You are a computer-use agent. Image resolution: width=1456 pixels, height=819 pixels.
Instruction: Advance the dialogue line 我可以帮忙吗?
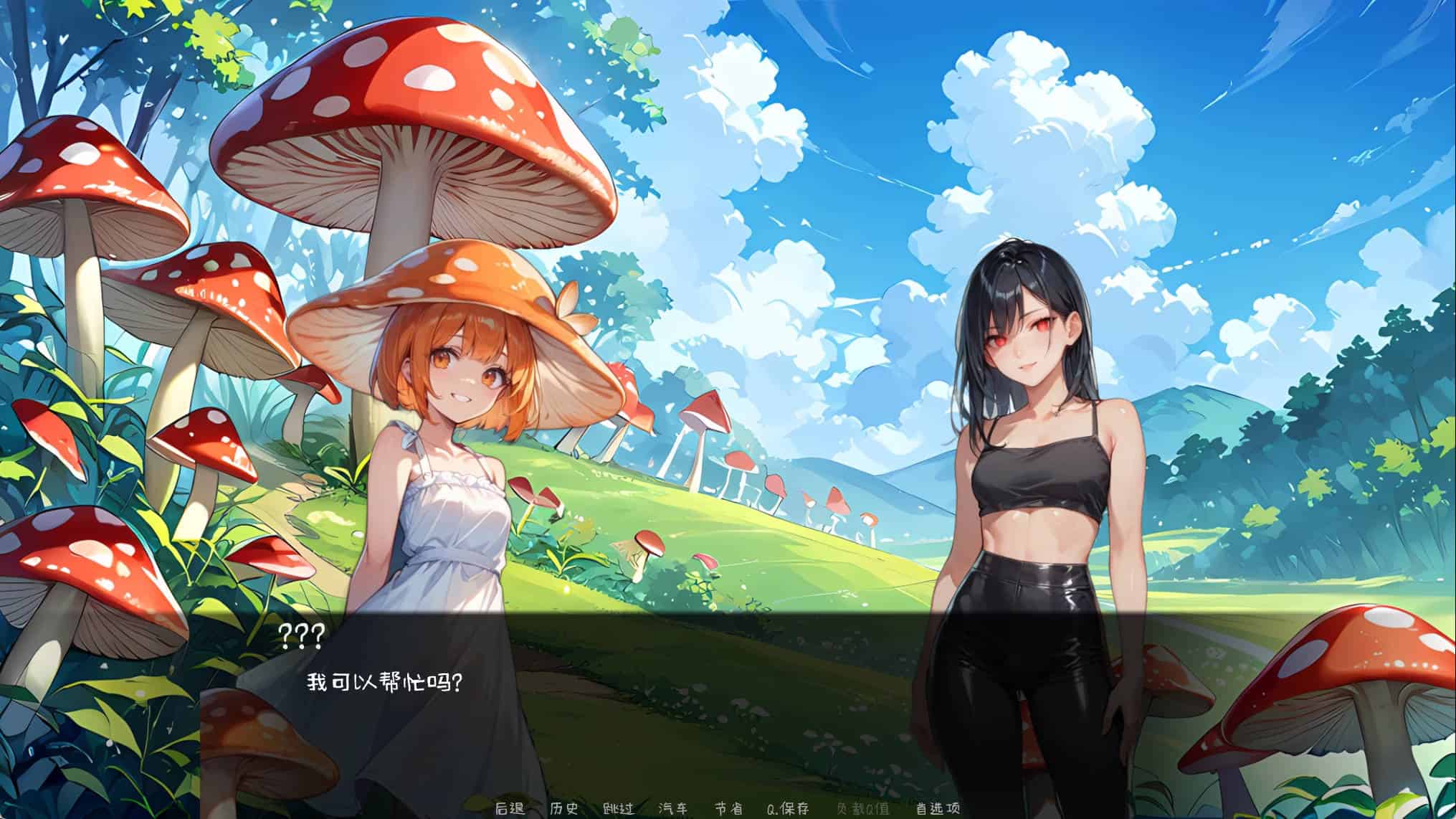pos(384,682)
